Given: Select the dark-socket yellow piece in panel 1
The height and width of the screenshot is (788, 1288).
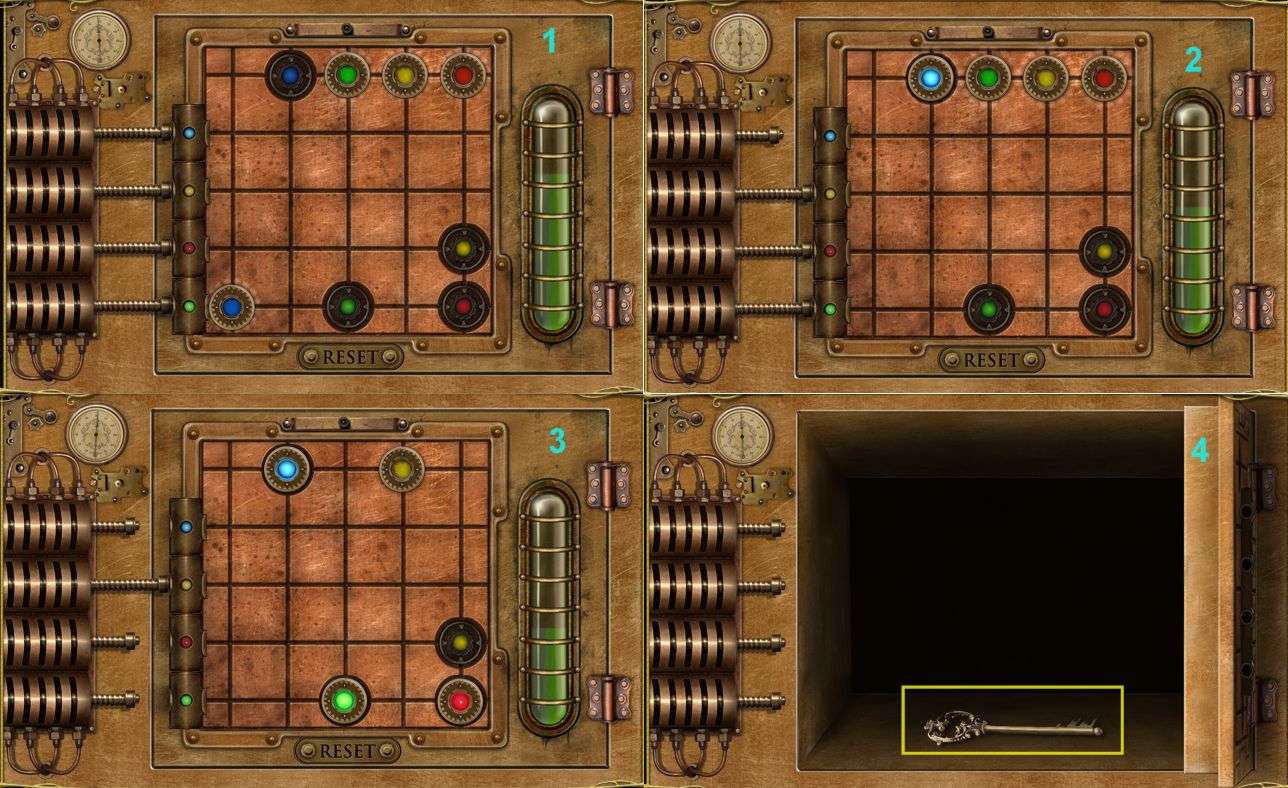Looking at the screenshot, I should (x=464, y=249).
